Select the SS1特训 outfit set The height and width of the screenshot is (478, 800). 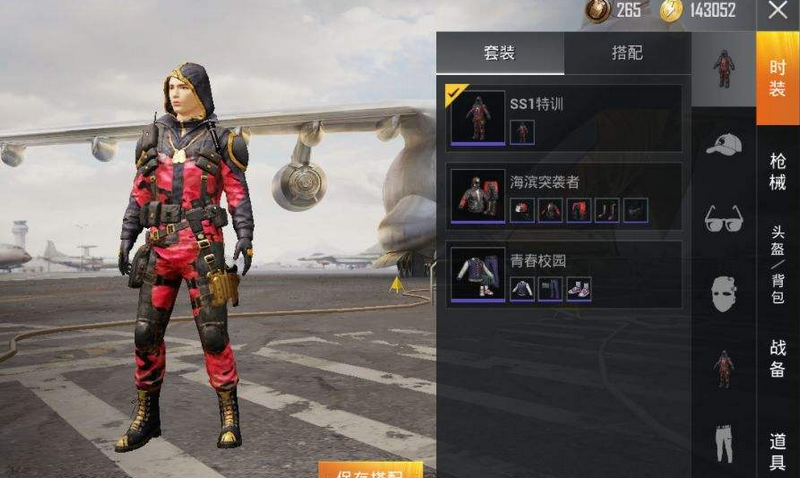coord(564,117)
